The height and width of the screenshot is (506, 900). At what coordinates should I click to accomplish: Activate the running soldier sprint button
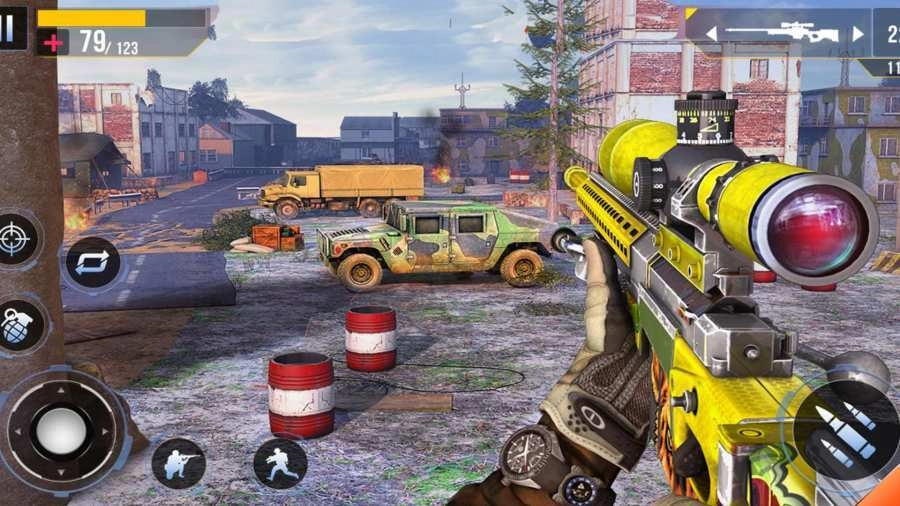pos(279,462)
